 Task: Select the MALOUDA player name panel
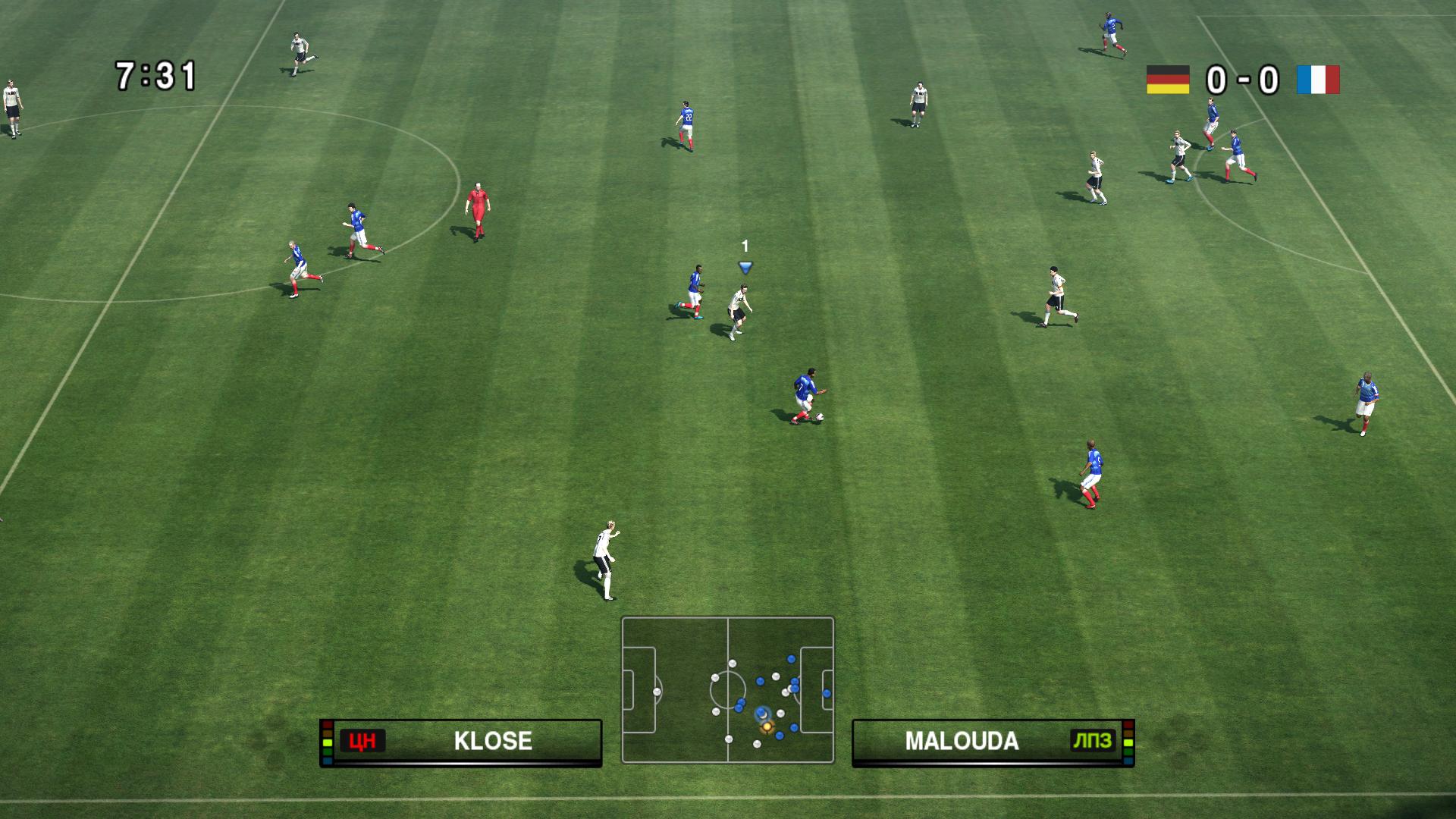click(993, 741)
